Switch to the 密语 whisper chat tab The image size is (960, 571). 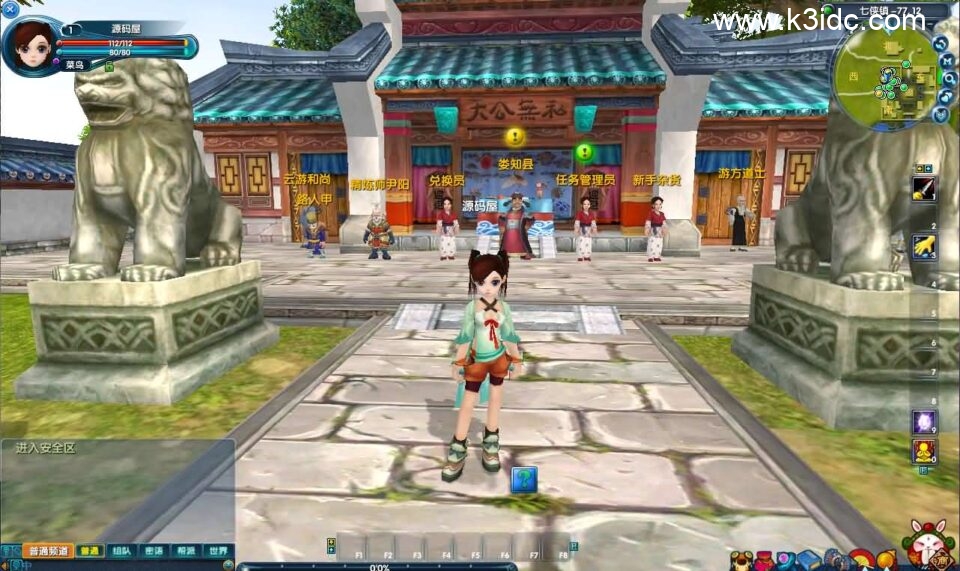point(153,551)
